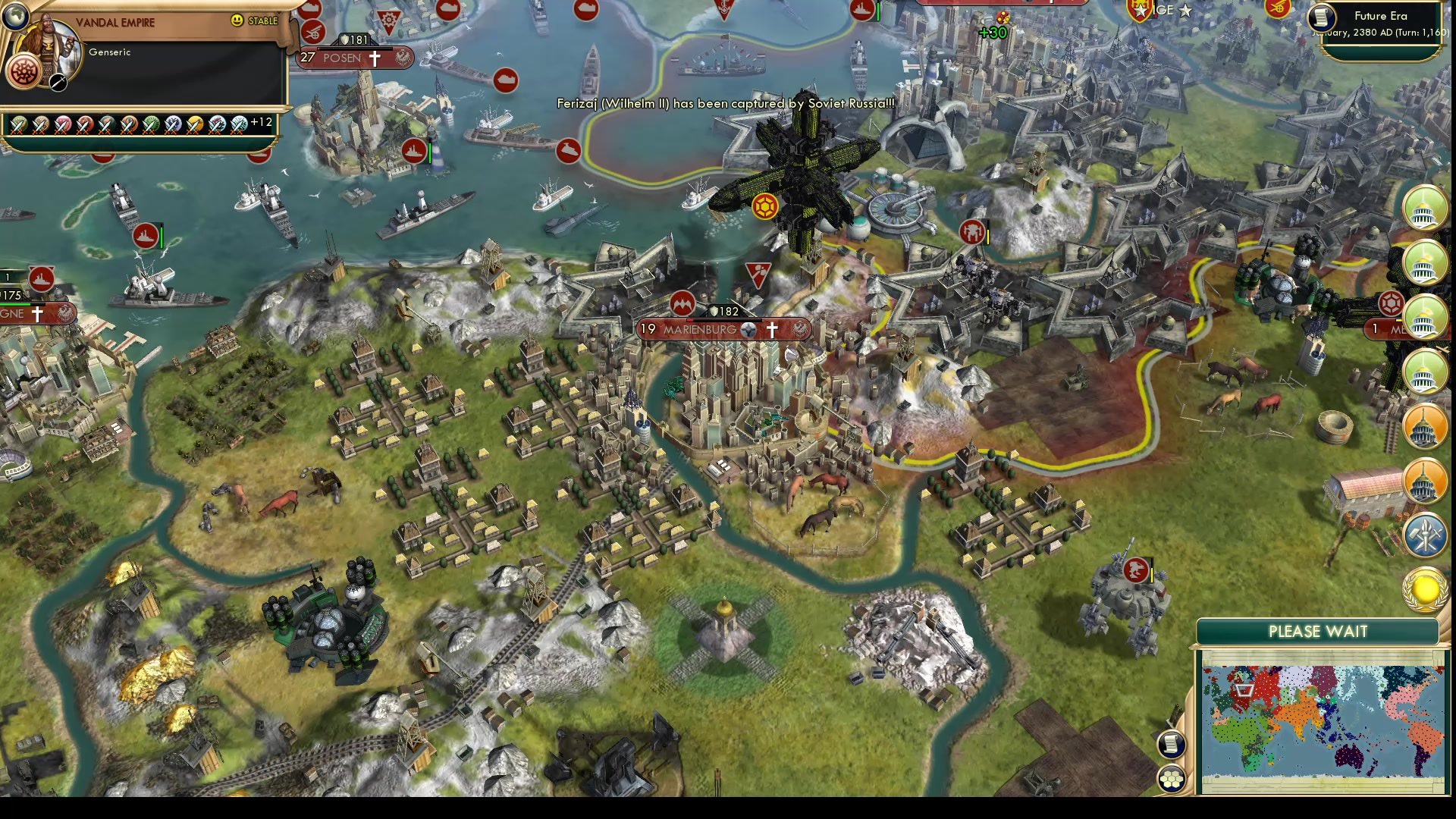
Task: Select the crossed-hammers notification icon in the right sidebar
Action: 1424,536
